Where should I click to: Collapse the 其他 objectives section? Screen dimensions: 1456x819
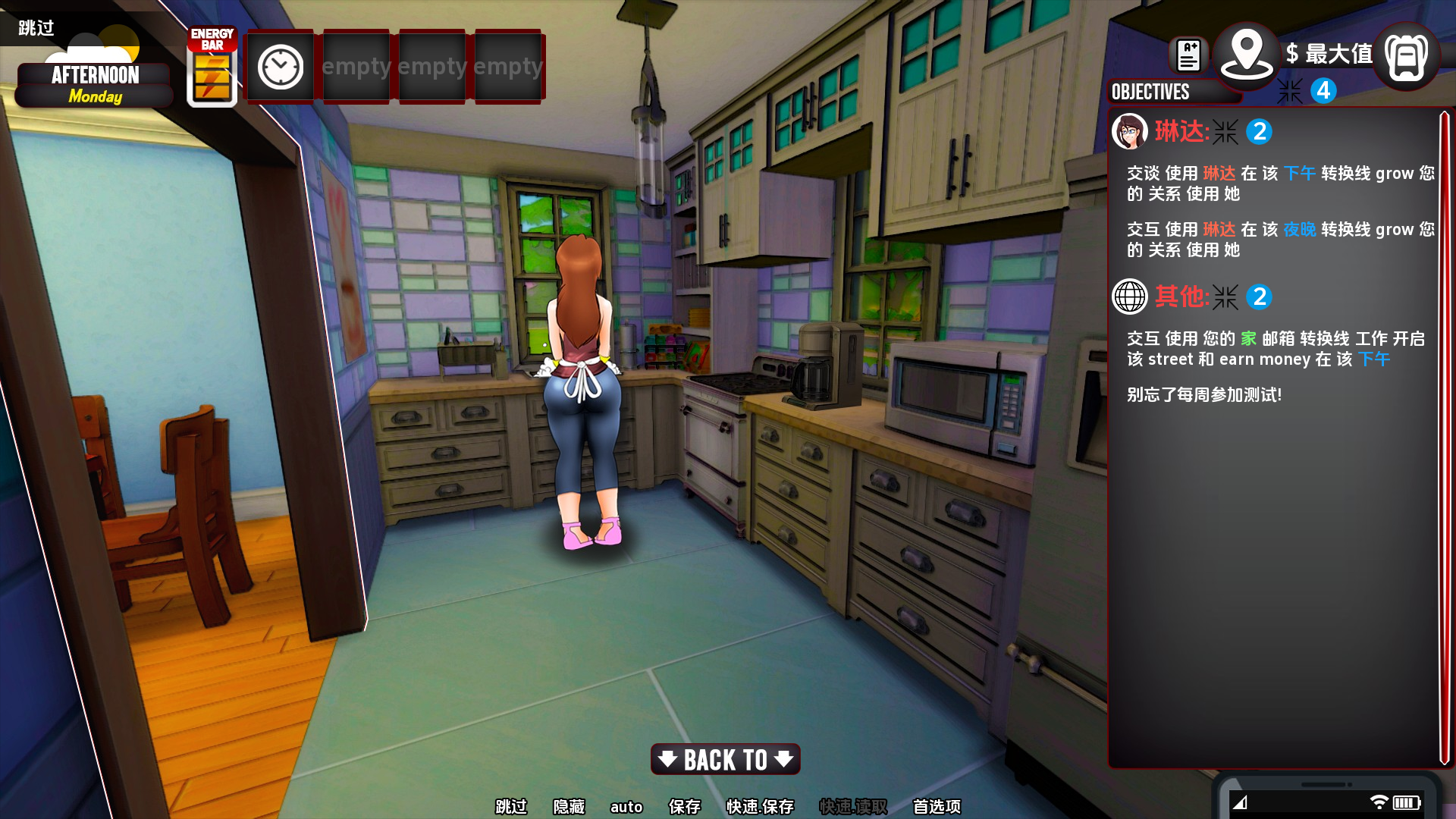[1225, 297]
